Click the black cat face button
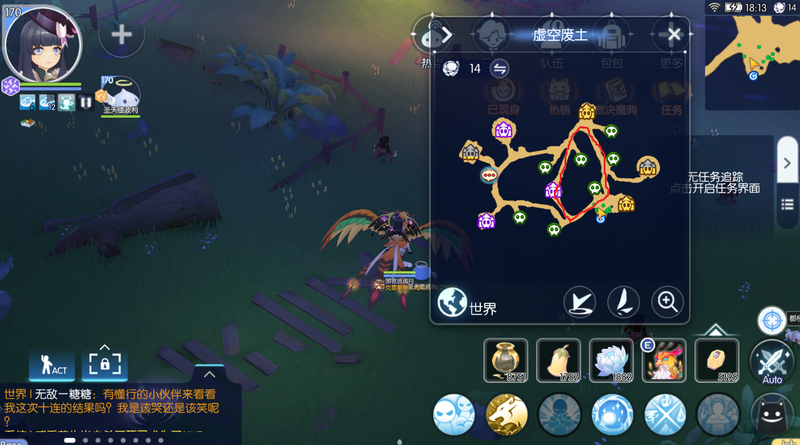800x445 pixels. [771, 415]
